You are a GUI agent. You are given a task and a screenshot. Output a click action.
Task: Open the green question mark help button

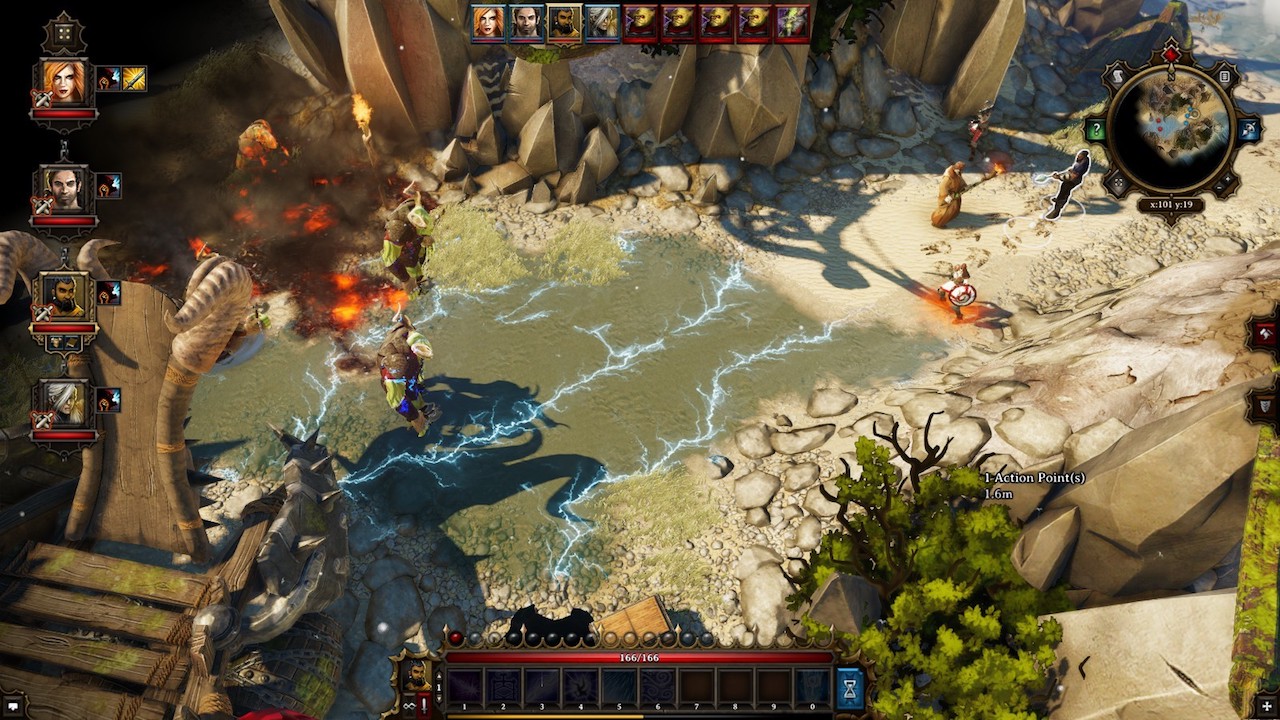tap(1096, 130)
